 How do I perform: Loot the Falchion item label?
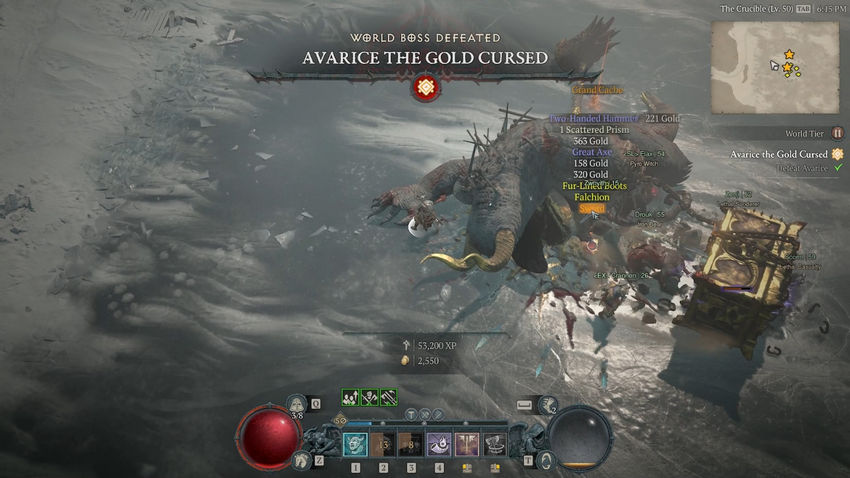tap(592, 197)
